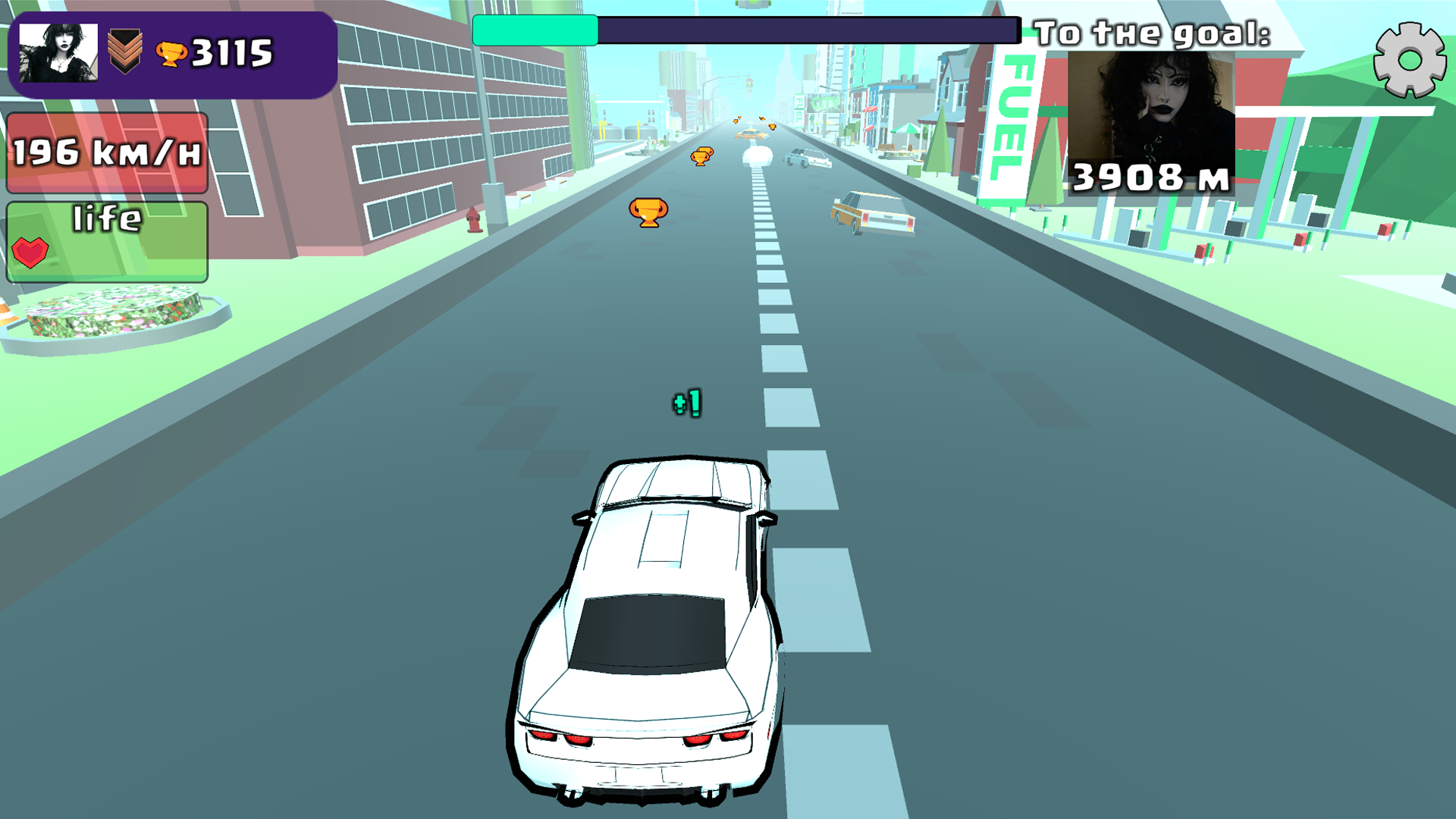Image resolution: width=1456 pixels, height=819 pixels.
Task: Select the trophy icon next to the score
Action: click(171, 54)
